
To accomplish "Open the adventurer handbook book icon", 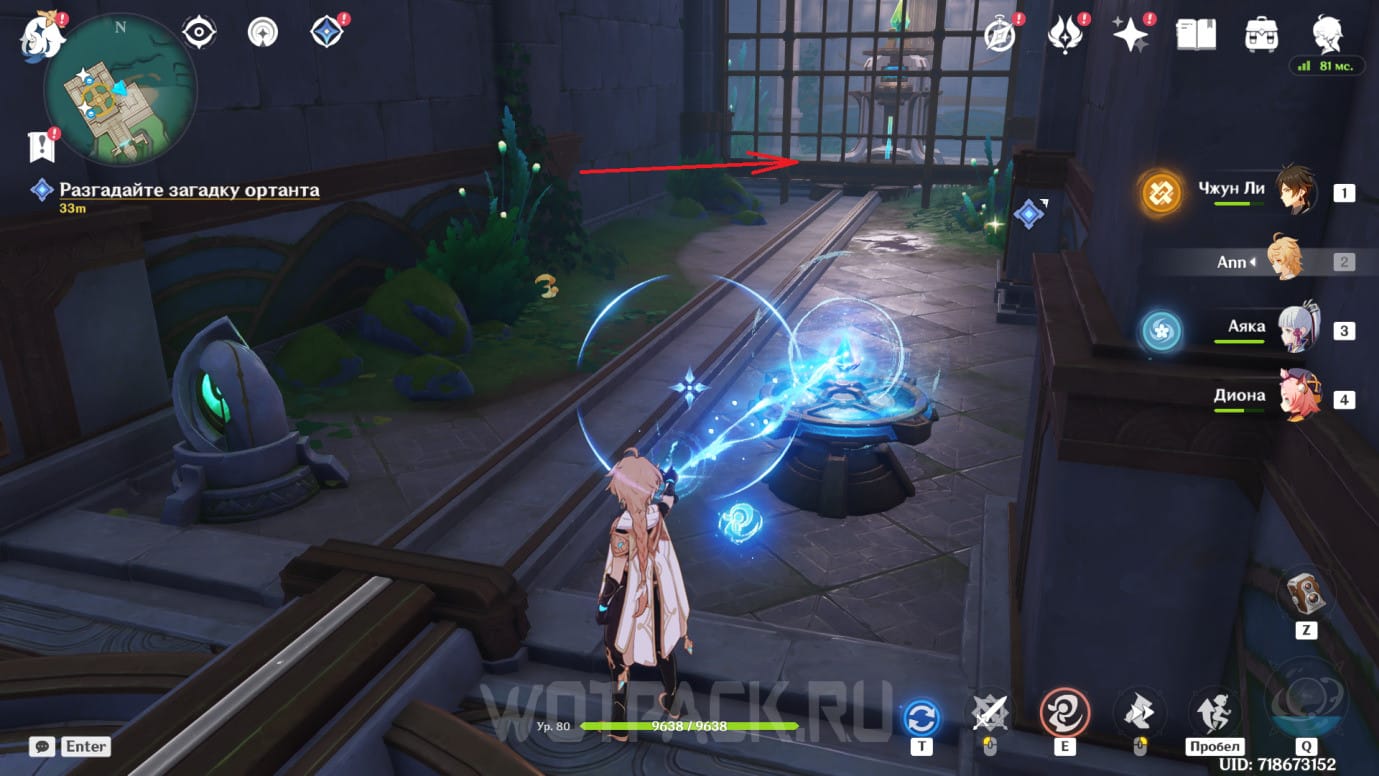I will click(1196, 35).
